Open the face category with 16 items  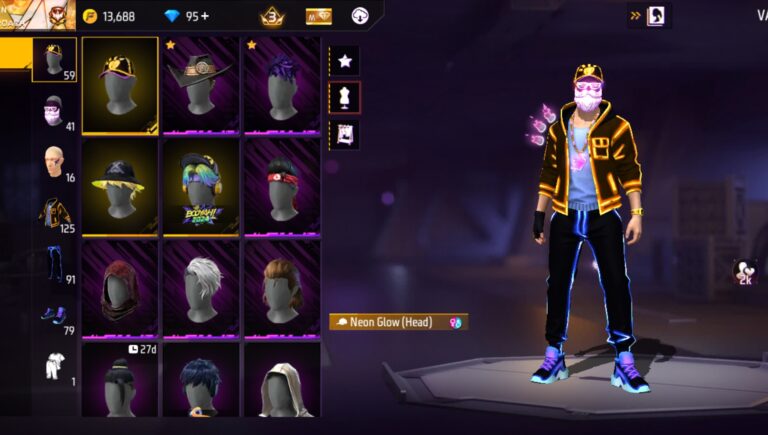tap(54, 163)
